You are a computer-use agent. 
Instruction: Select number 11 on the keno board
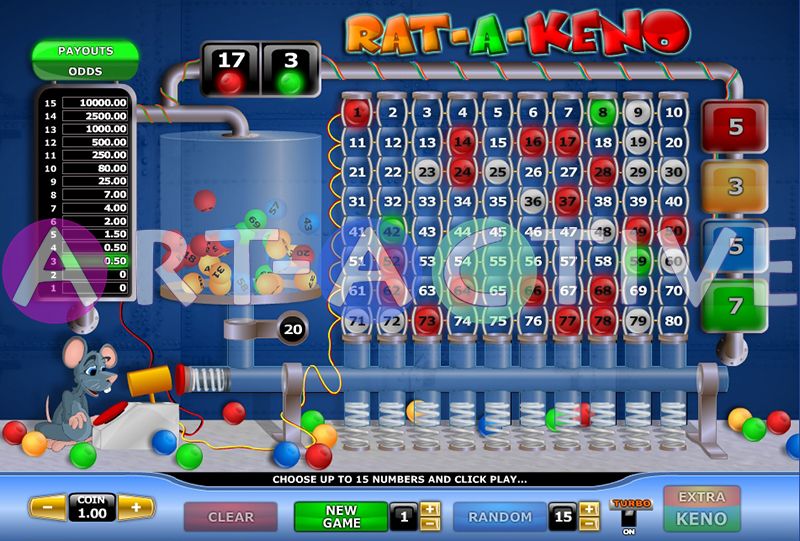pyautogui.click(x=358, y=143)
